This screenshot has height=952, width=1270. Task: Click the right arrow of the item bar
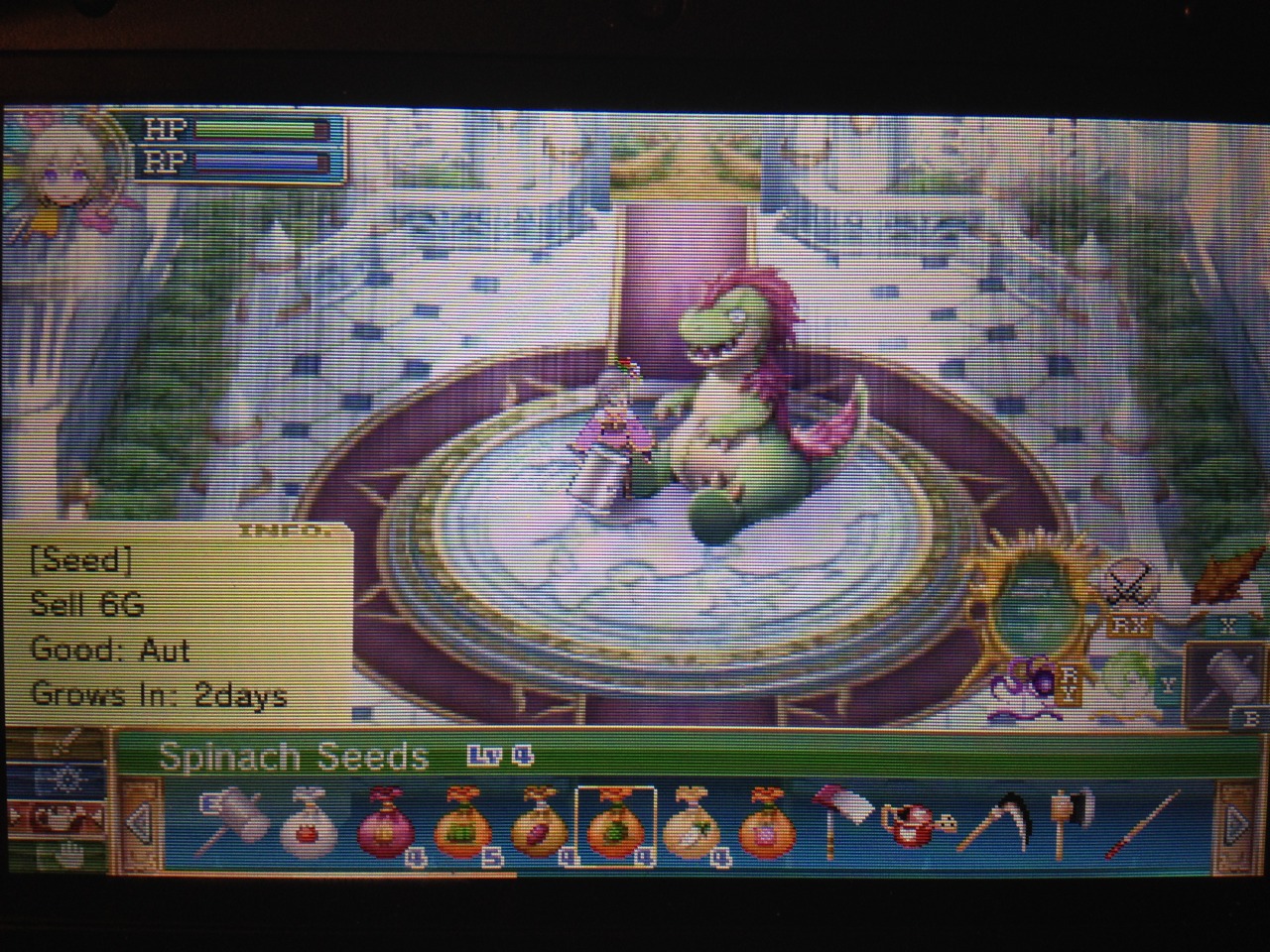pyautogui.click(x=1234, y=823)
